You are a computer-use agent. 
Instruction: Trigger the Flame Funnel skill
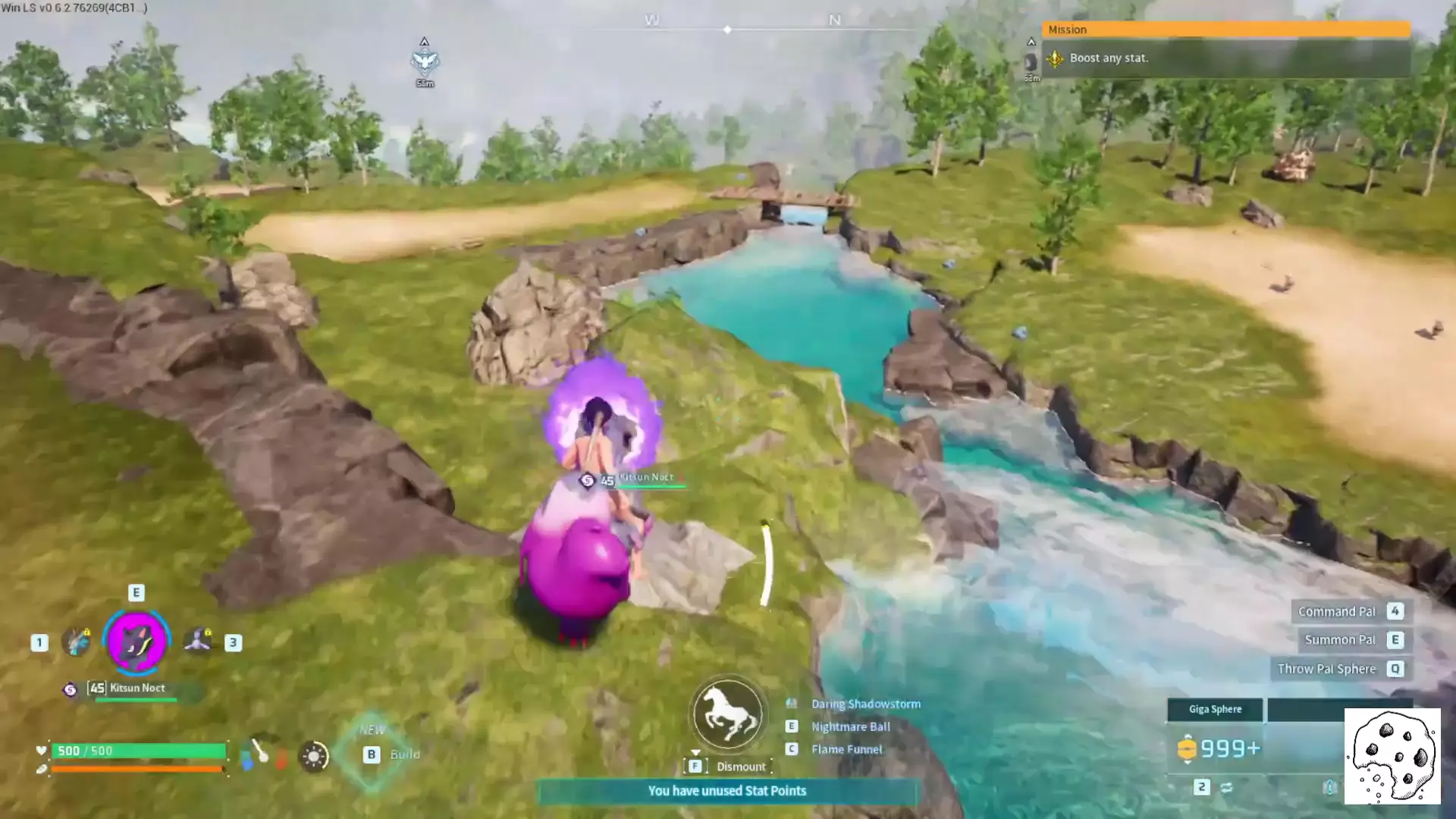coord(846,749)
